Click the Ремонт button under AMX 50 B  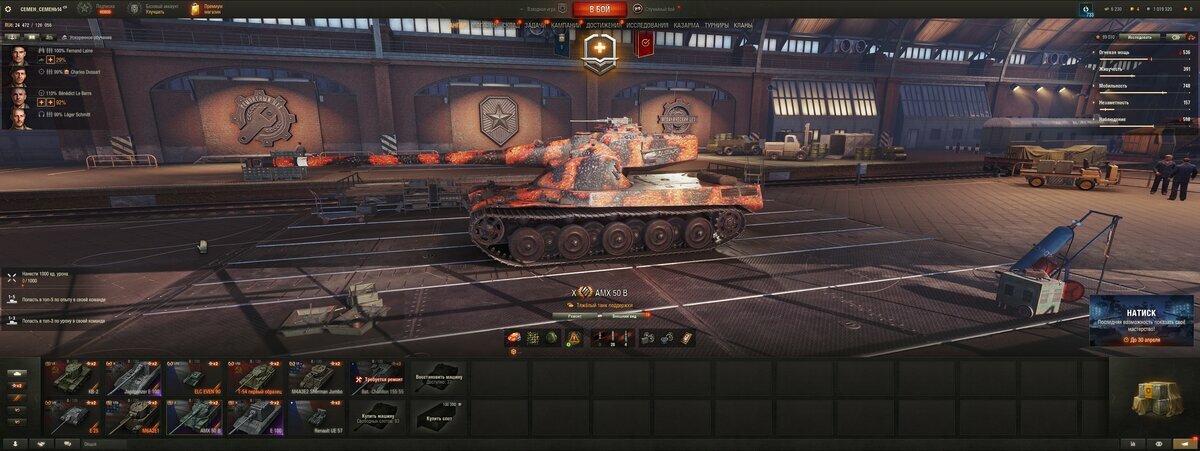[575, 315]
